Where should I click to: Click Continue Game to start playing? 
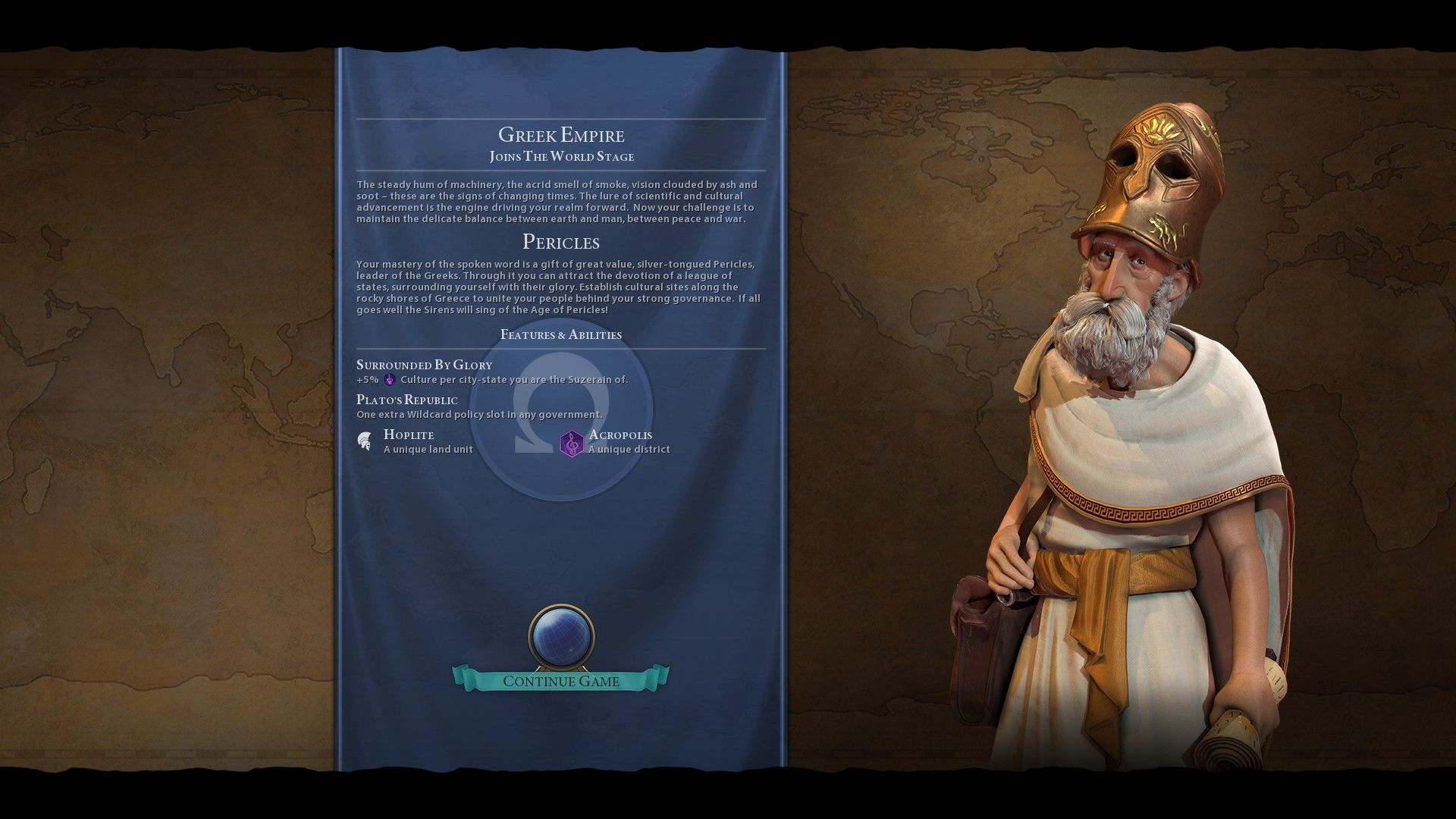click(560, 681)
